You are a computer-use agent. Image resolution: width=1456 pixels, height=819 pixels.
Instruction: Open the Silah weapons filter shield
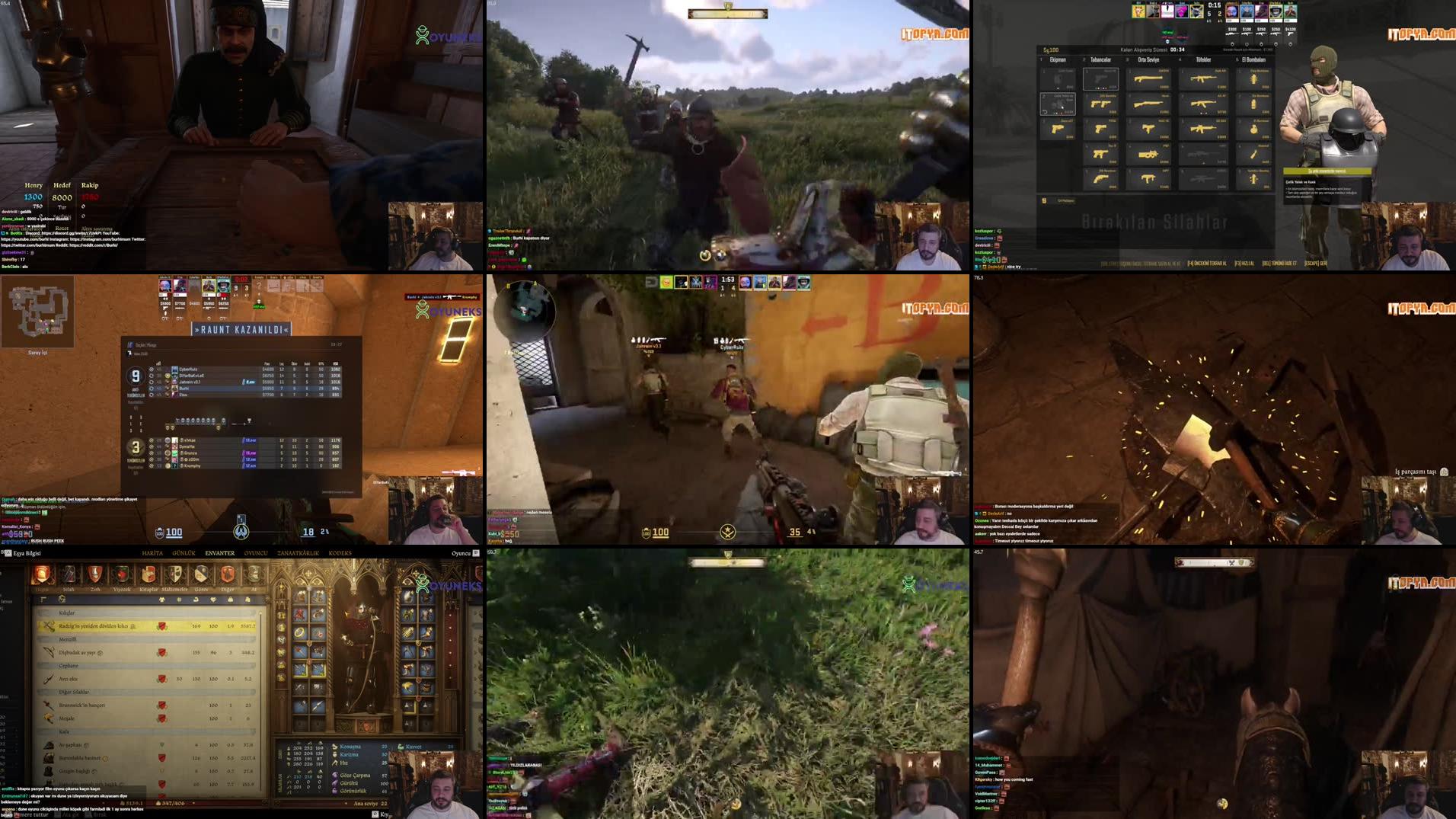pyautogui.click(x=68, y=575)
